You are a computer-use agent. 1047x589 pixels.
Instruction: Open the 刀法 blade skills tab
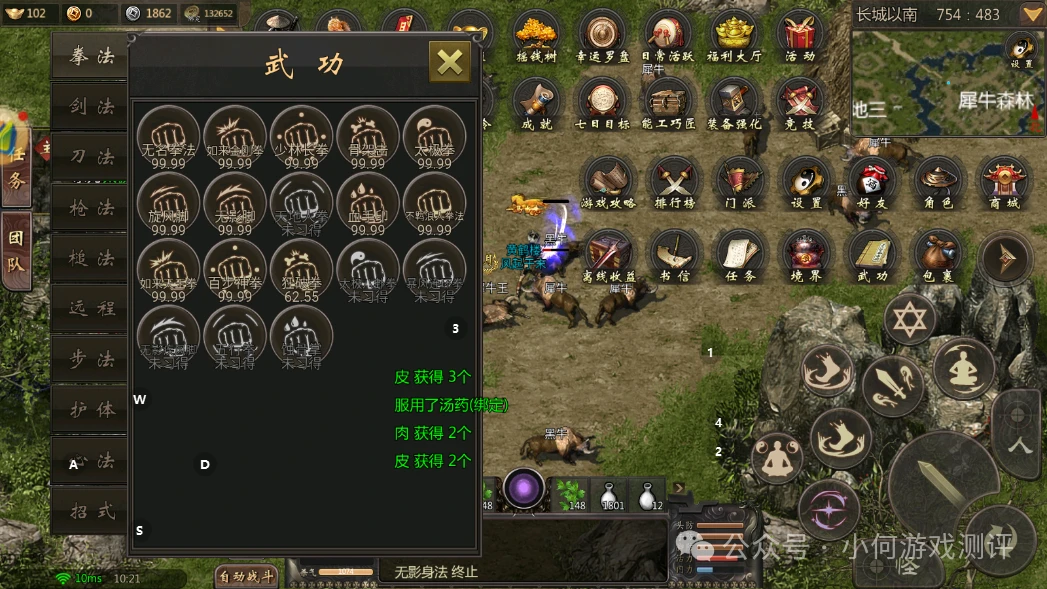coord(91,158)
